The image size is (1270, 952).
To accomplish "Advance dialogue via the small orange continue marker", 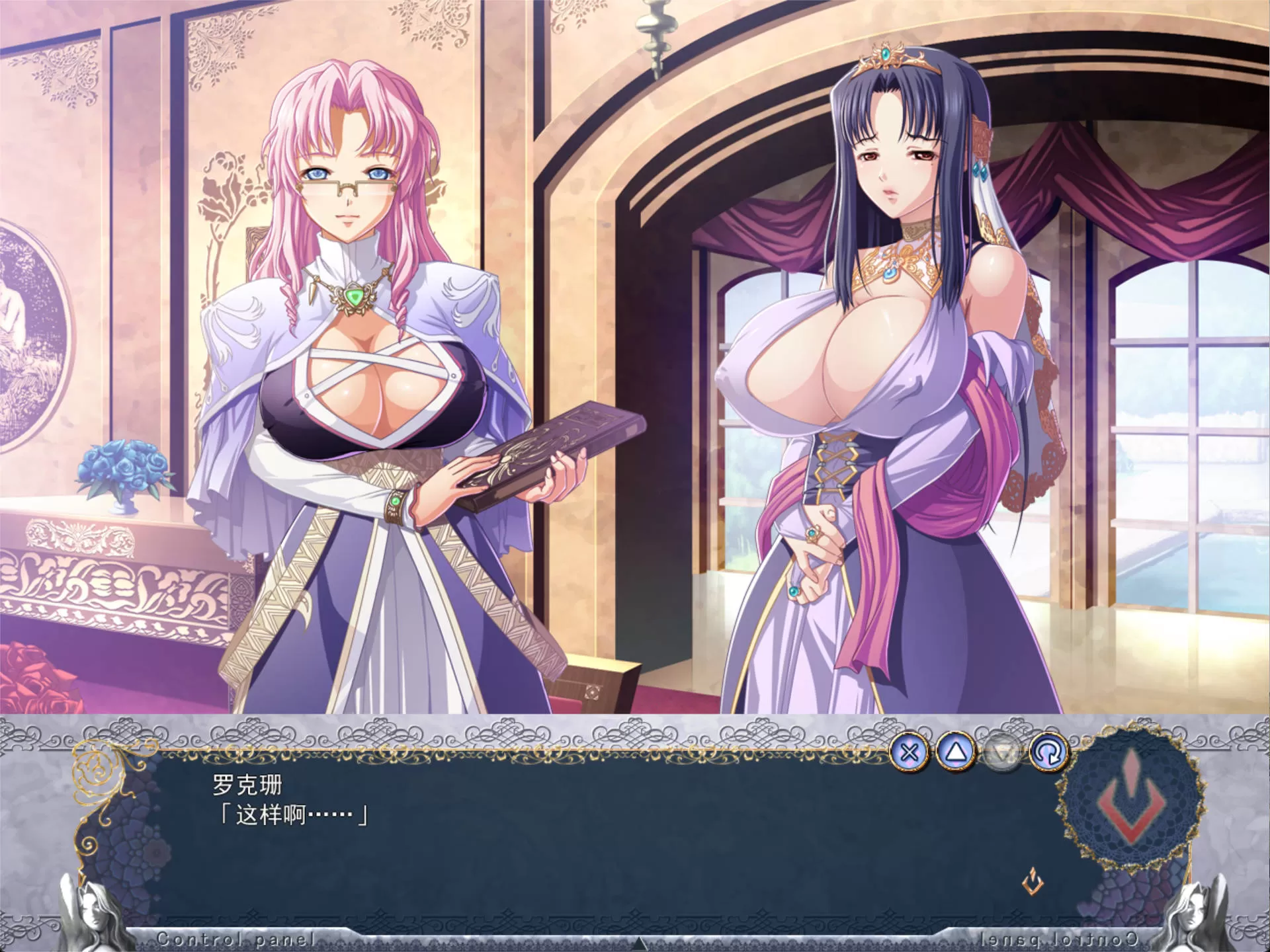I will coord(1033,882).
